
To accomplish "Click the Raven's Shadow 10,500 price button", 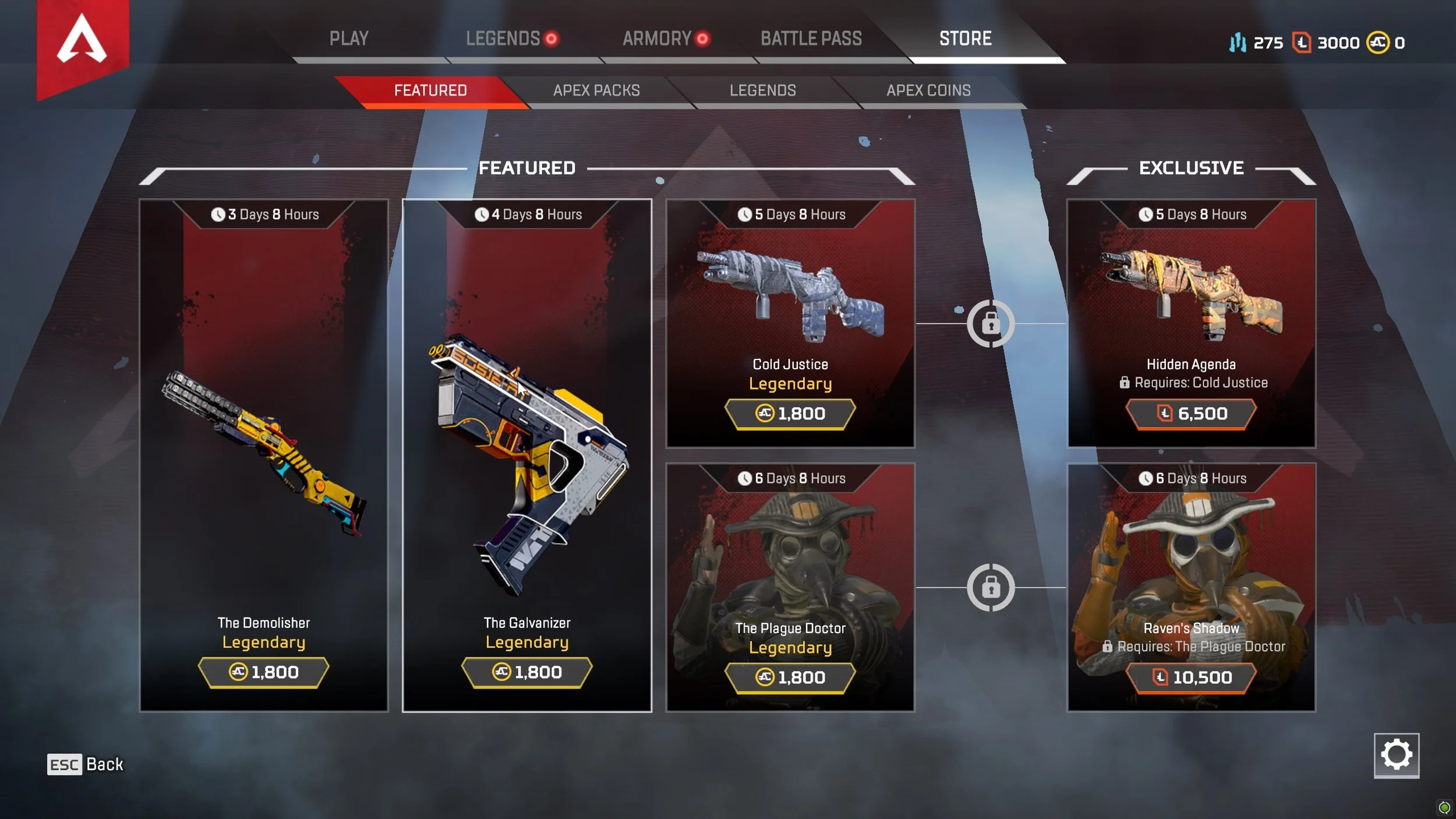I will (x=1191, y=677).
